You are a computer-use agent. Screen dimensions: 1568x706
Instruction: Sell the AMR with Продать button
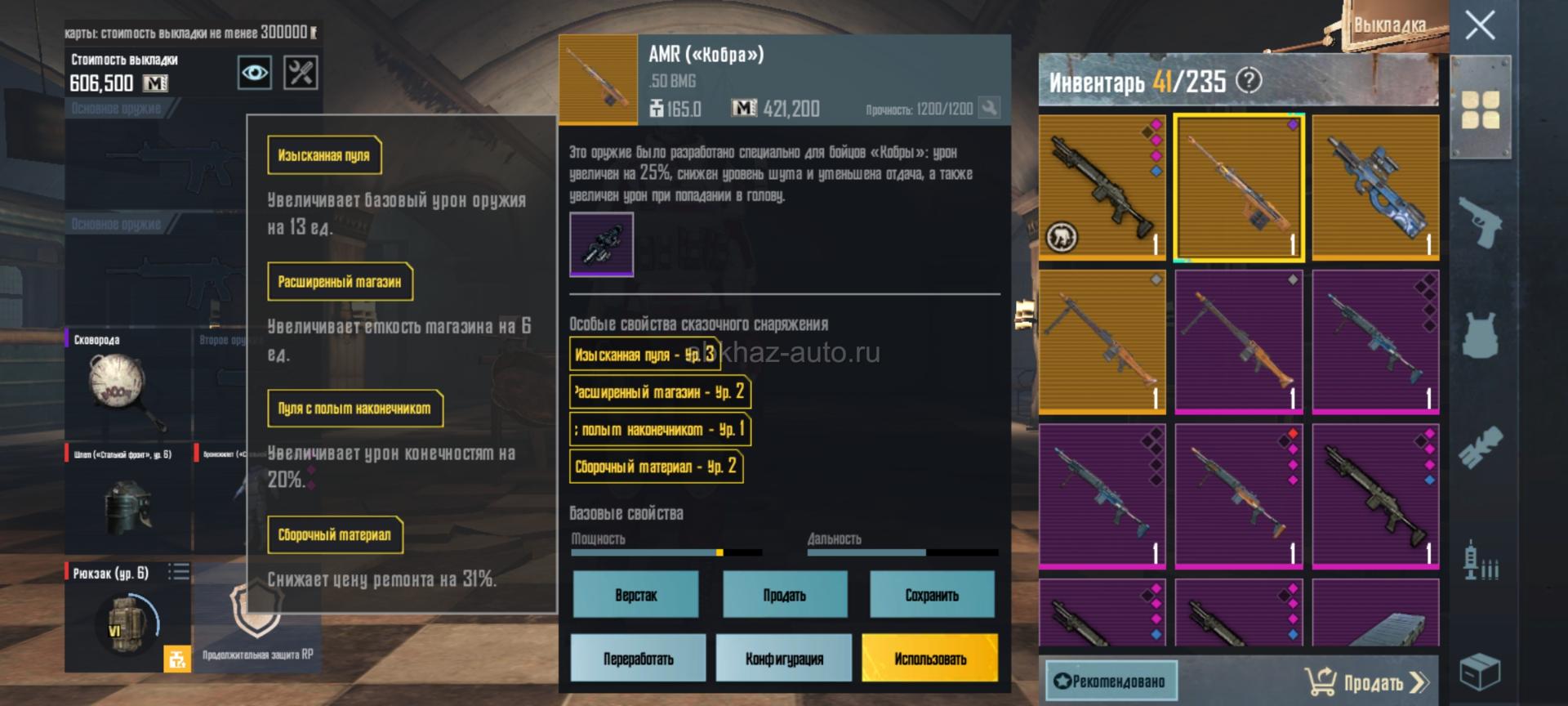tap(784, 595)
